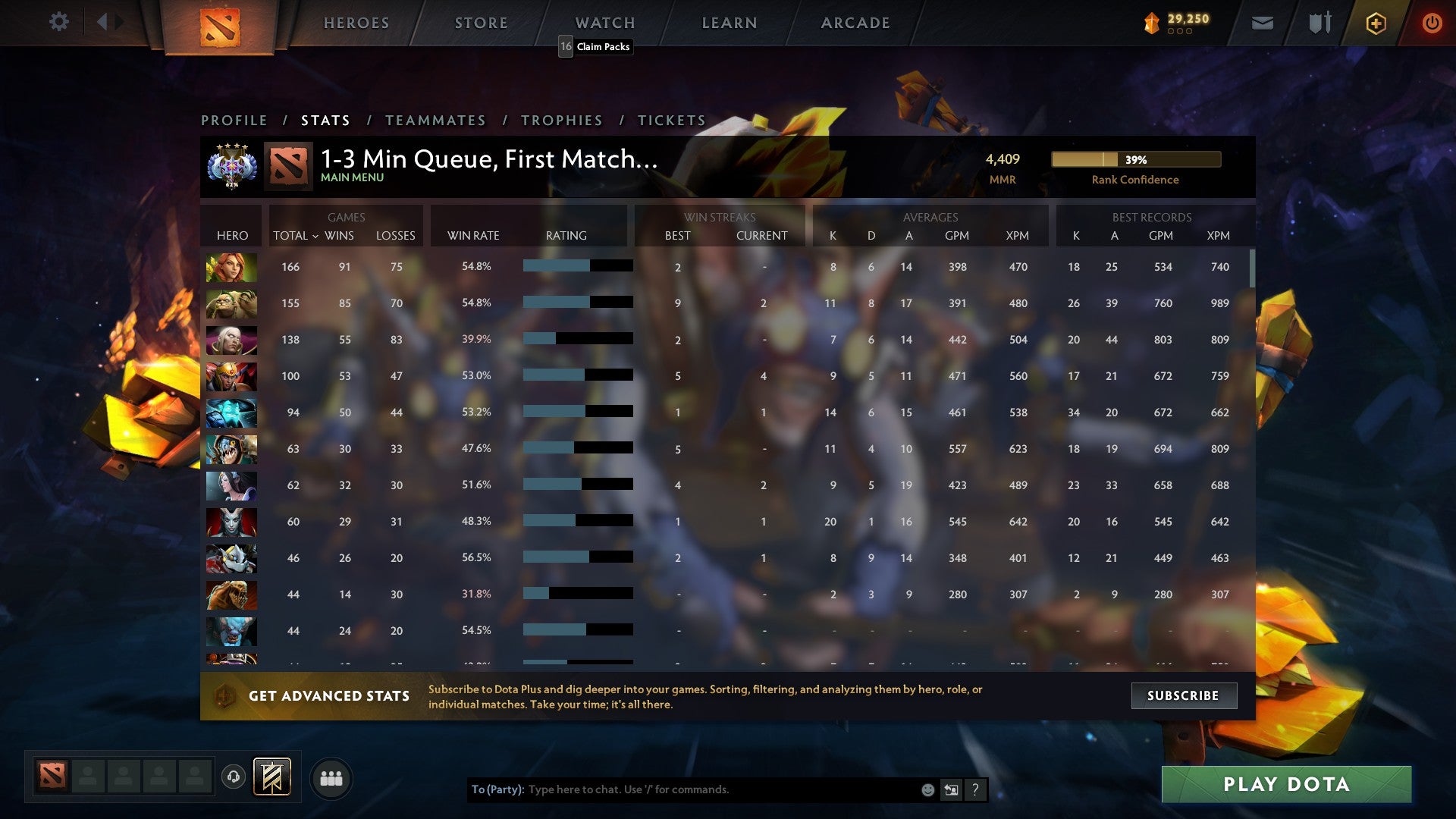Open the mail notifications envelope

point(1263,23)
